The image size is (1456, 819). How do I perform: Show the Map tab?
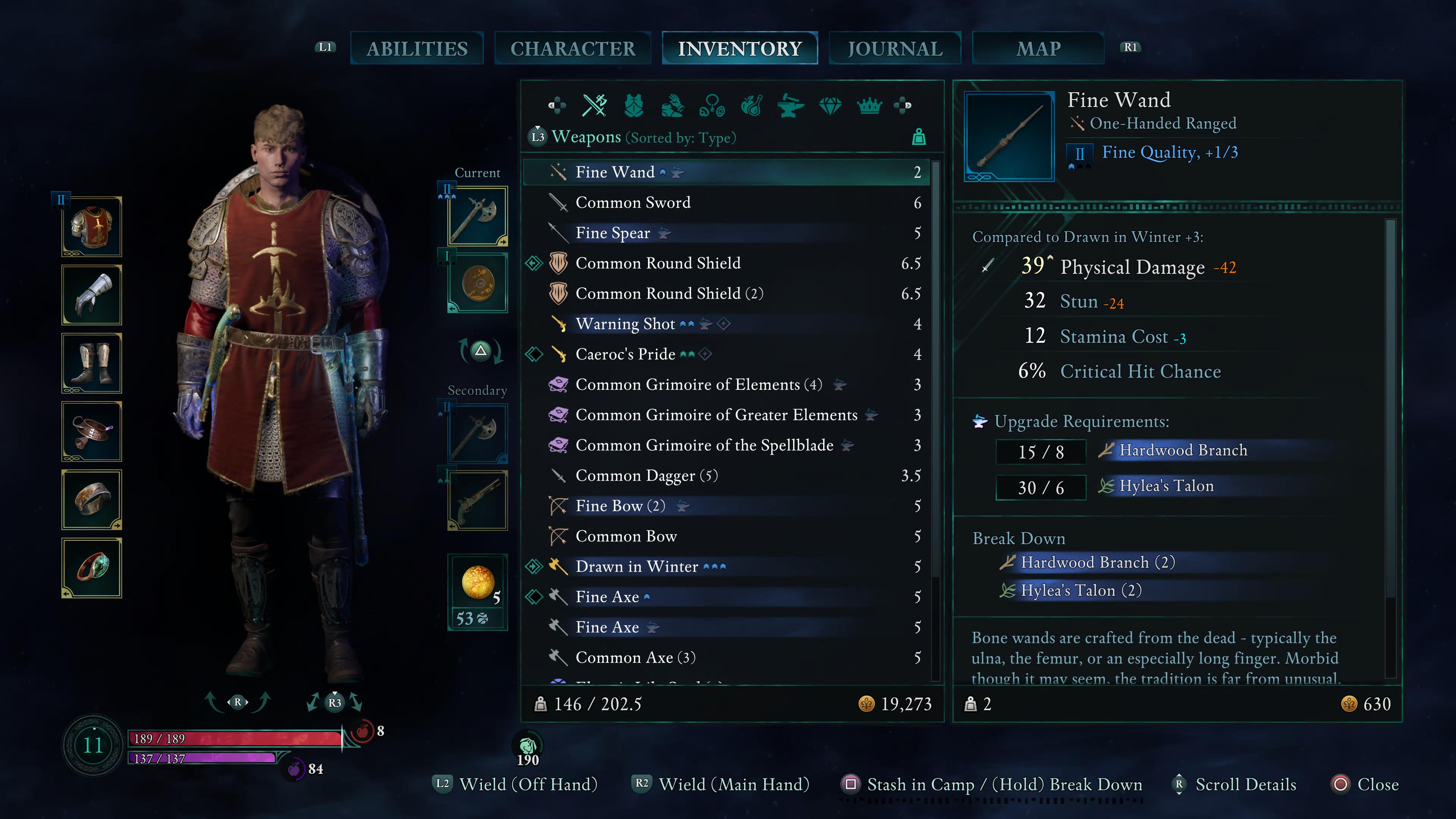tap(1038, 49)
